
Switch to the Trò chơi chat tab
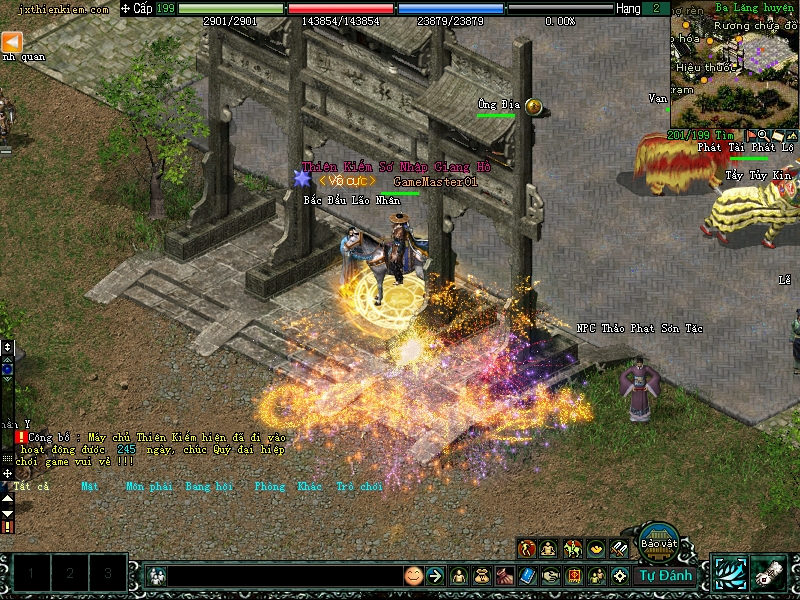[x=359, y=487]
